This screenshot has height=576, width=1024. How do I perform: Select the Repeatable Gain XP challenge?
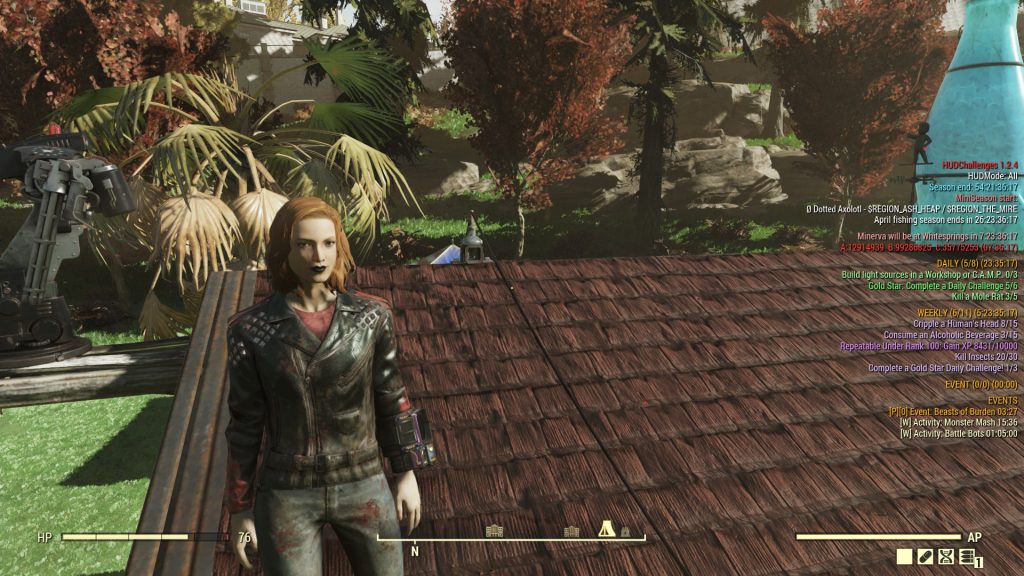tap(932, 346)
